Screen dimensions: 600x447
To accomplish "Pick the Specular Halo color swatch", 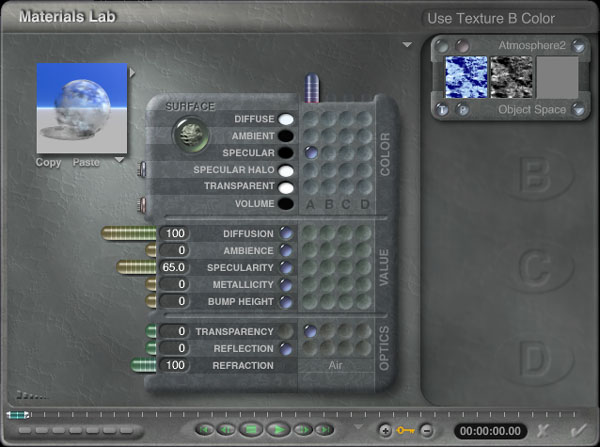I will [286, 170].
